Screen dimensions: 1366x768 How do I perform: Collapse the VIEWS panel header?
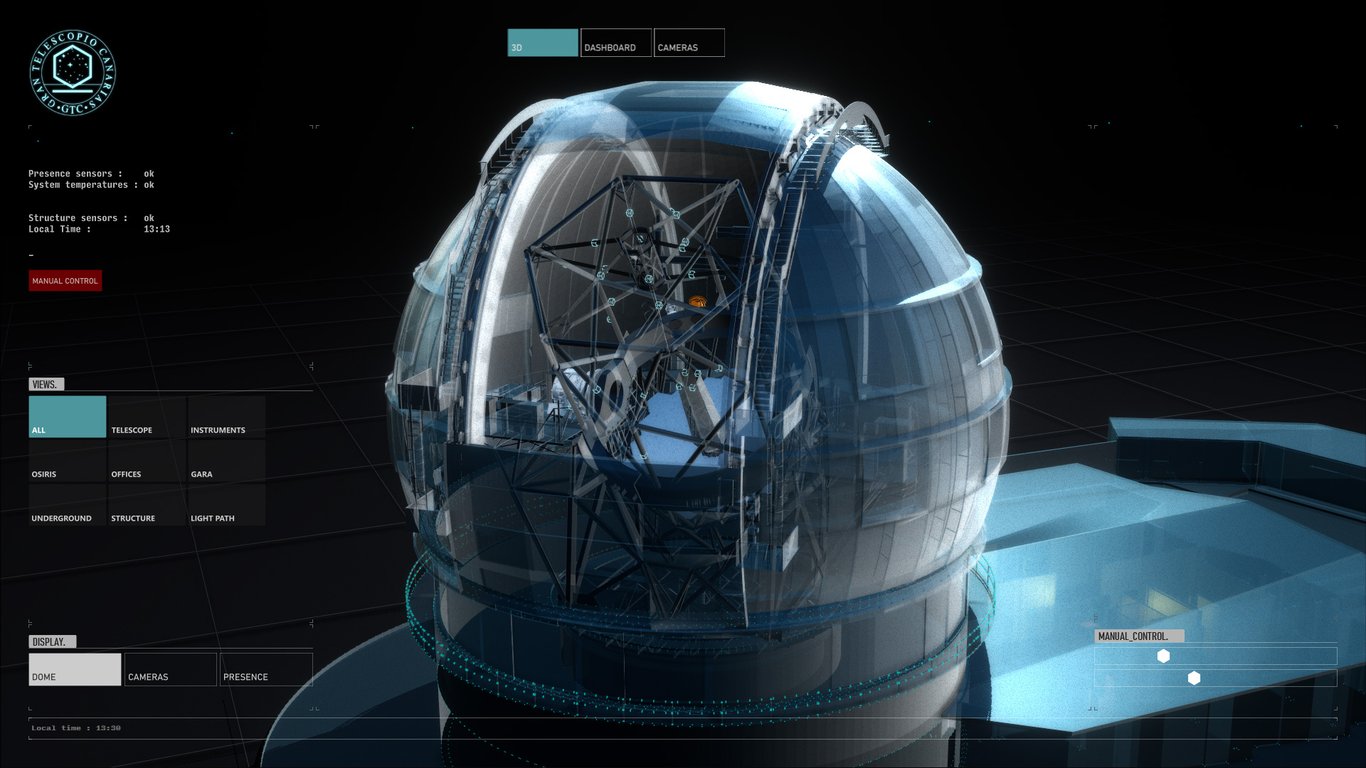[48, 383]
